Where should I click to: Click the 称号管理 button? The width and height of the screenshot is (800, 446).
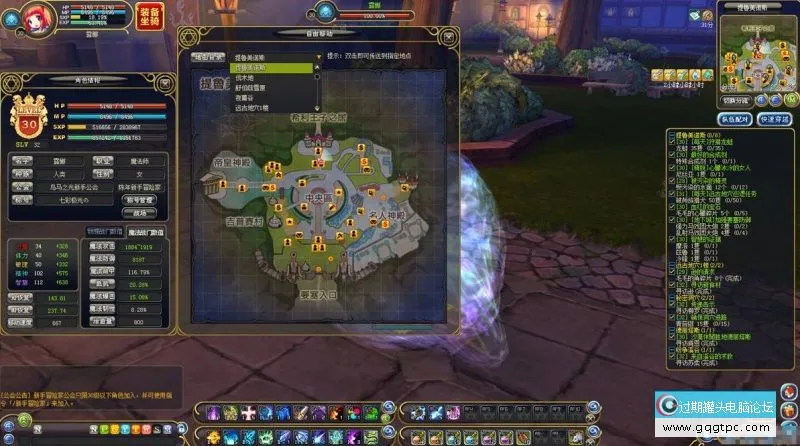[x=139, y=199]
